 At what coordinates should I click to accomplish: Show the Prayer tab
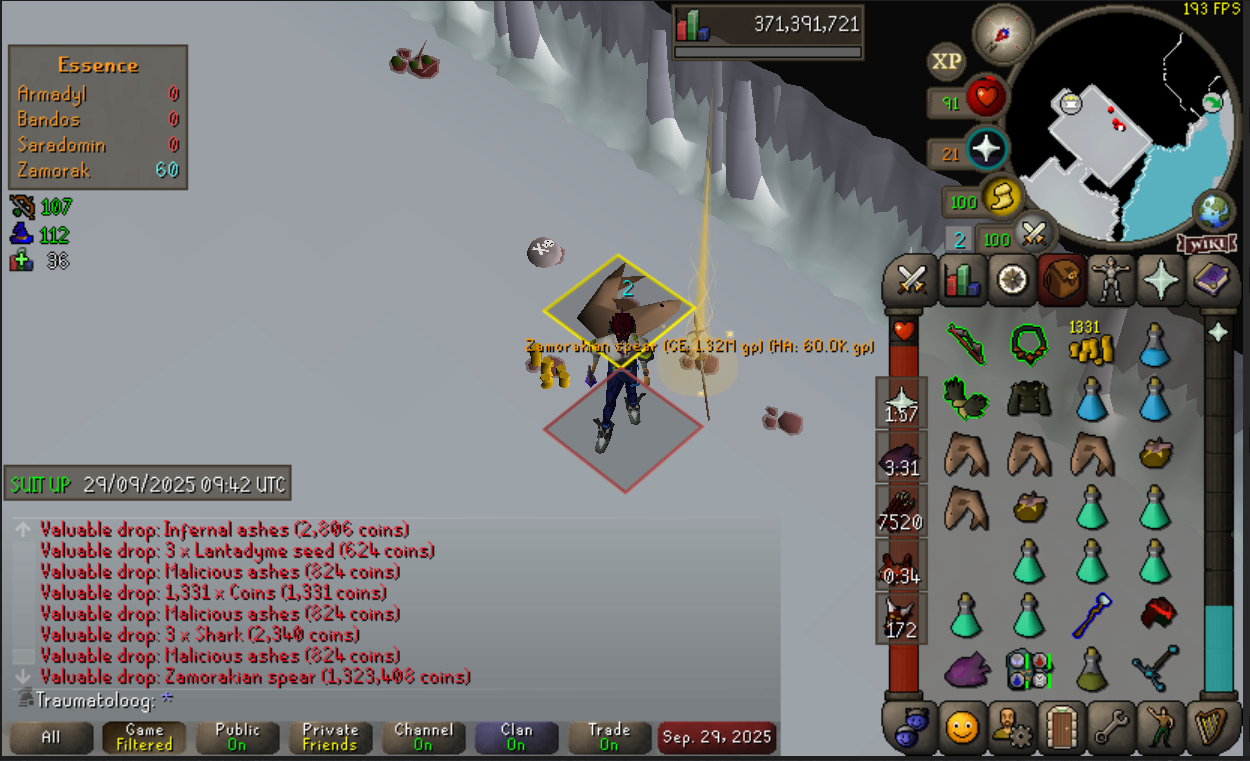1161,280
